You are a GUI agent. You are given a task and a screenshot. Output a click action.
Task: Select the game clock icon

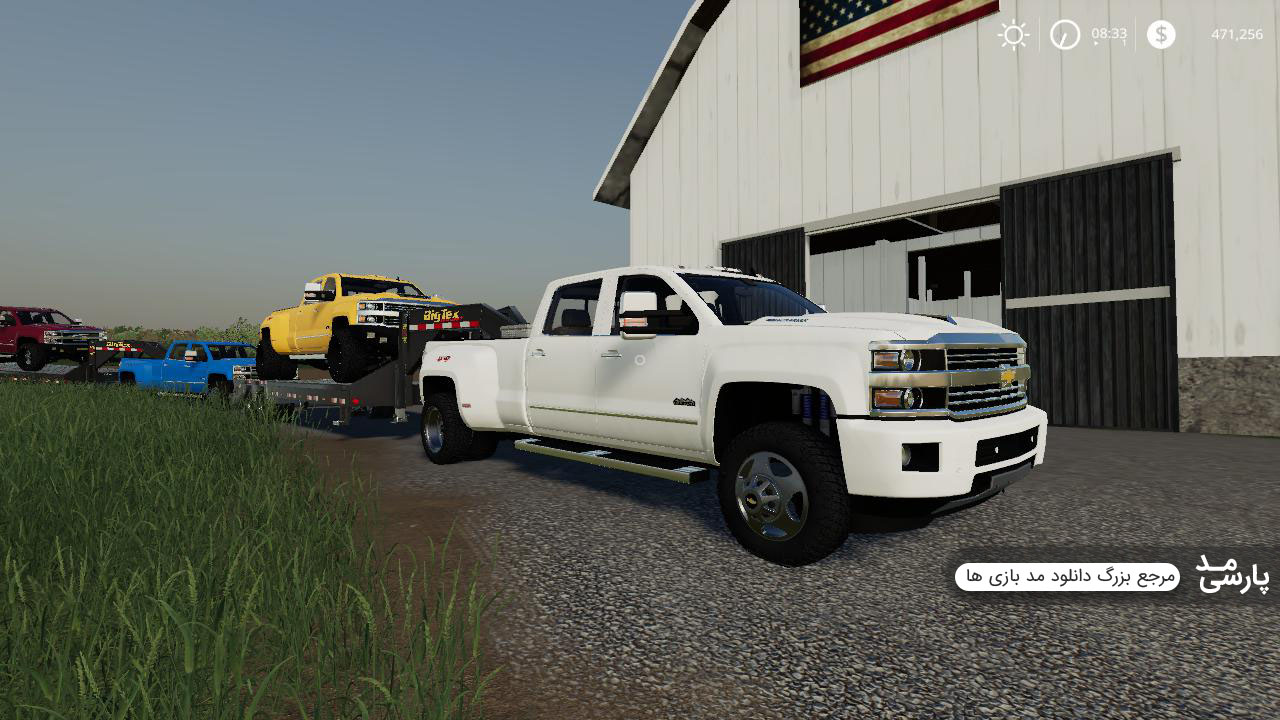tap(1065, 35)
